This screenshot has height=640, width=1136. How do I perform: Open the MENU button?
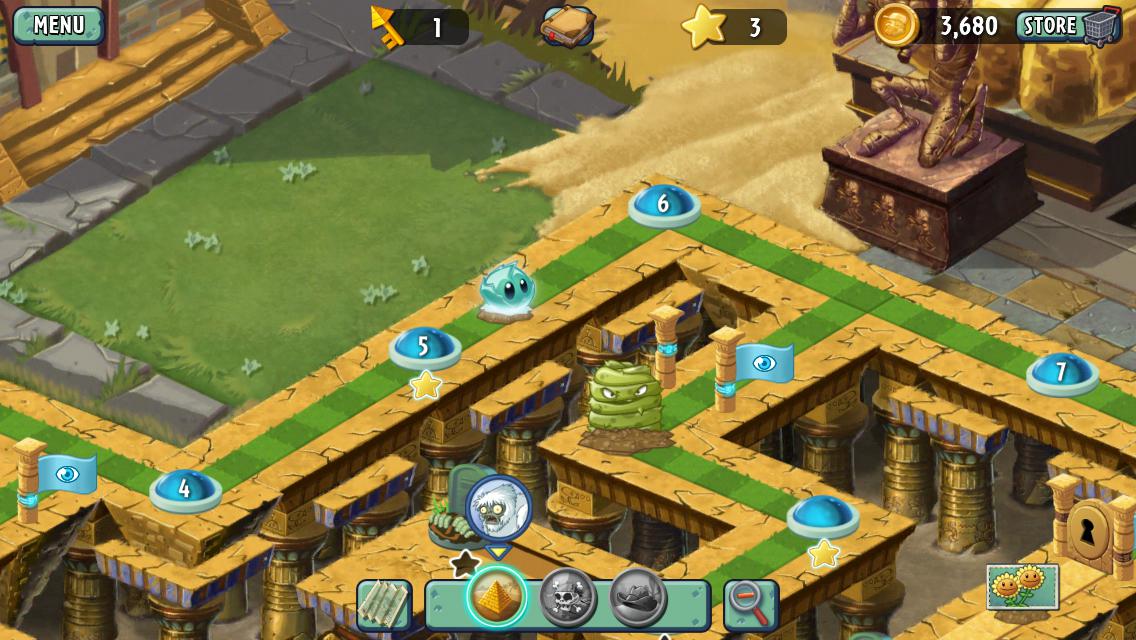[x=58, y=25]
